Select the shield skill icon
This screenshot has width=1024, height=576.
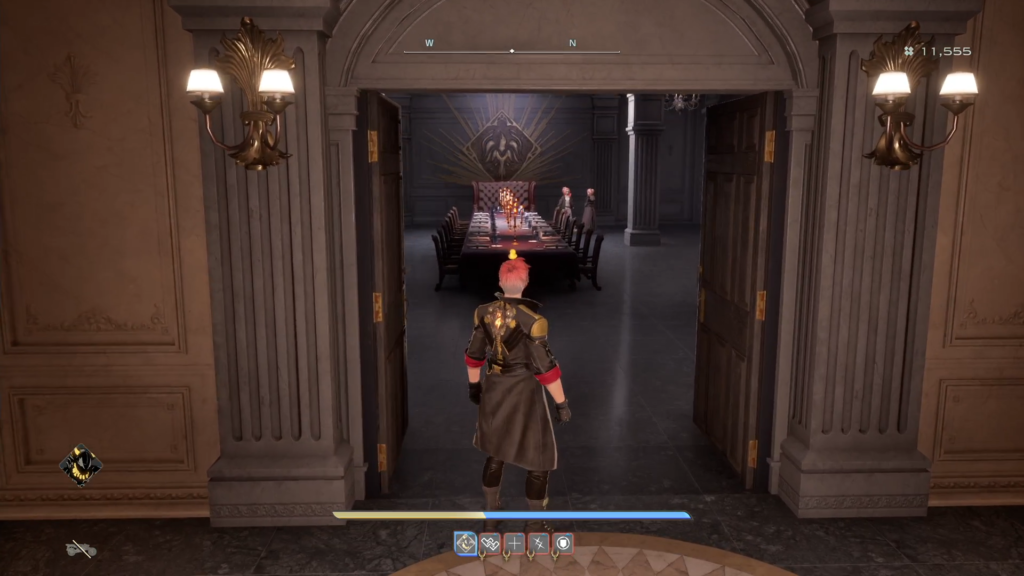pos(563,543)
